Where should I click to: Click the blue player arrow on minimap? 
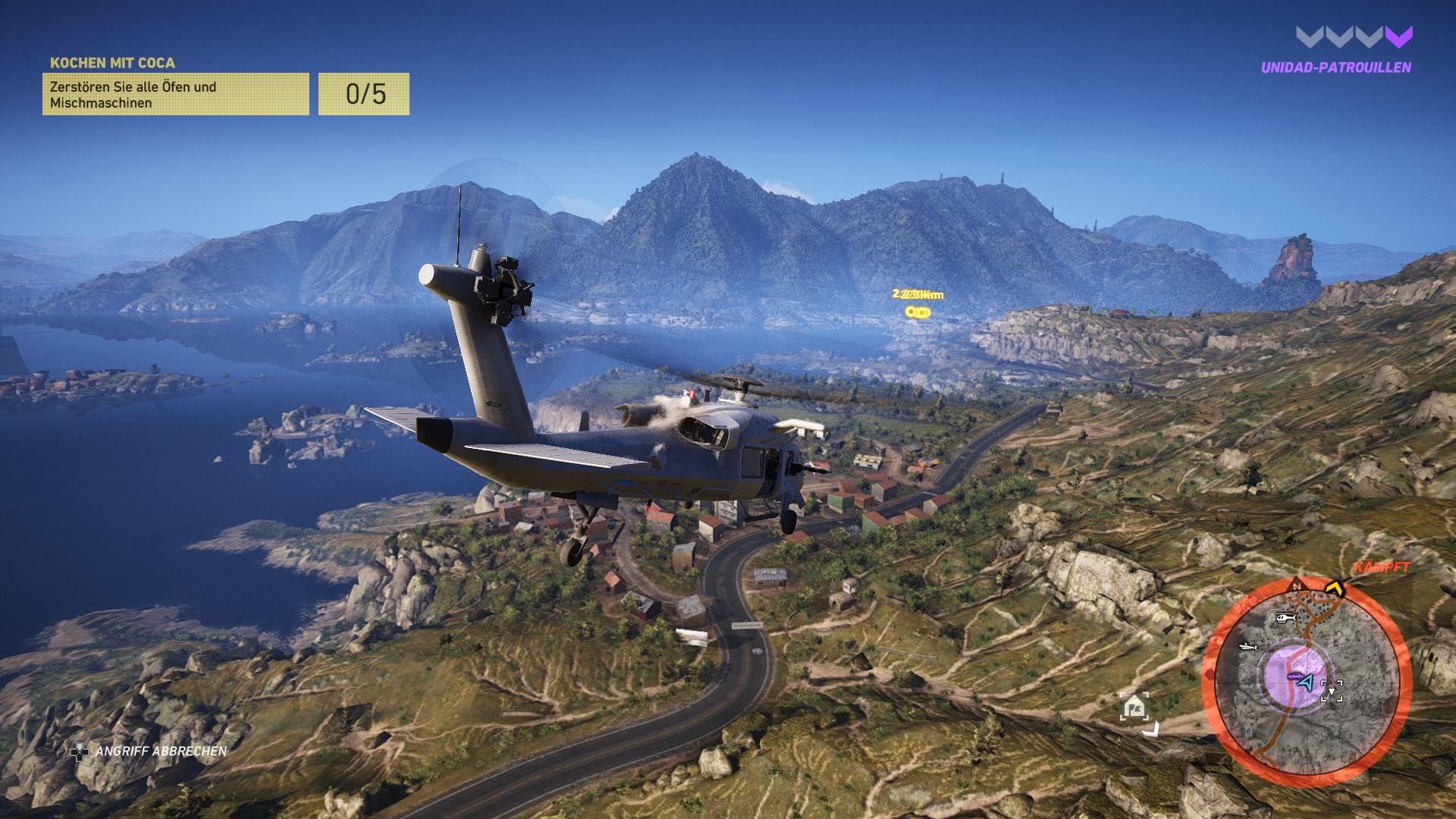point(1305,682)
